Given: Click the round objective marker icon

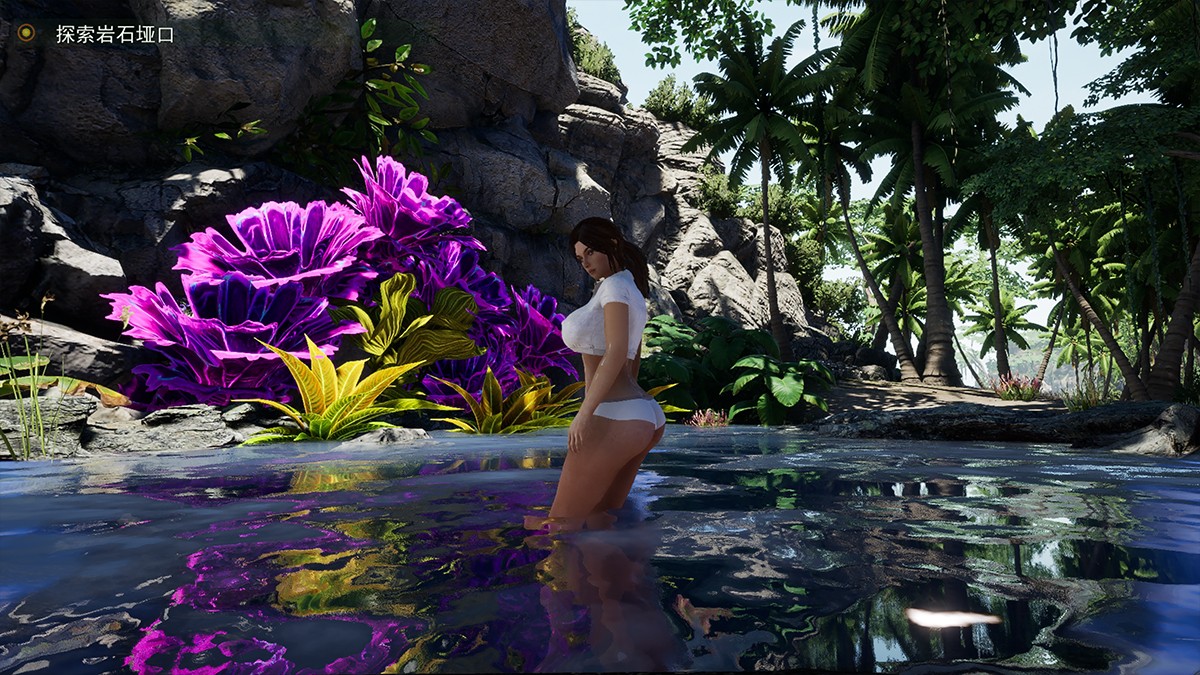Looking at the screenshot, I should pyautogui.click(x=26, y=33).
